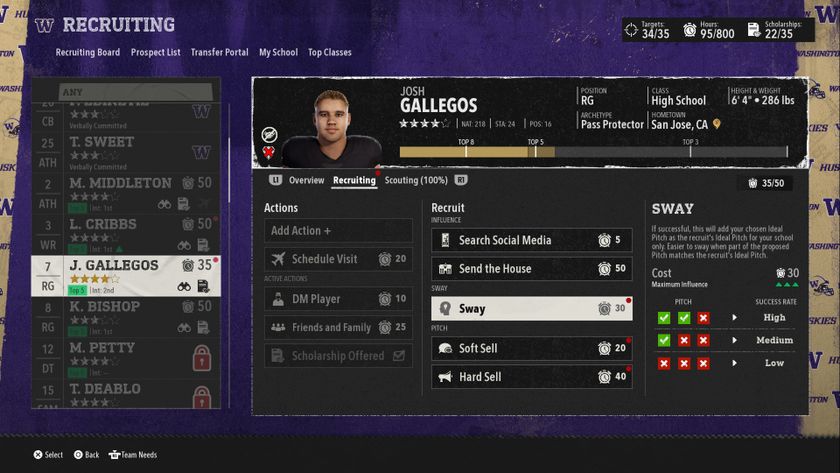This screenshot has height=473, width=840.
Task: Activate the Sway action
Action: point(531,309)
